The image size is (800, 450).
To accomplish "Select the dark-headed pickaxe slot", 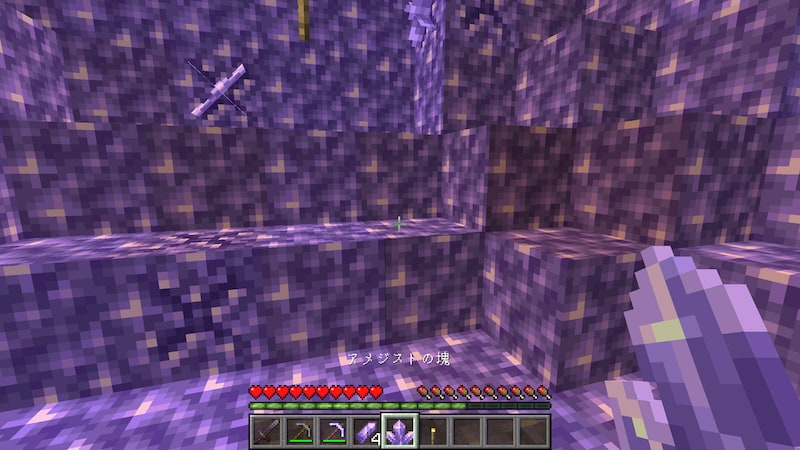I will [299, 432].
